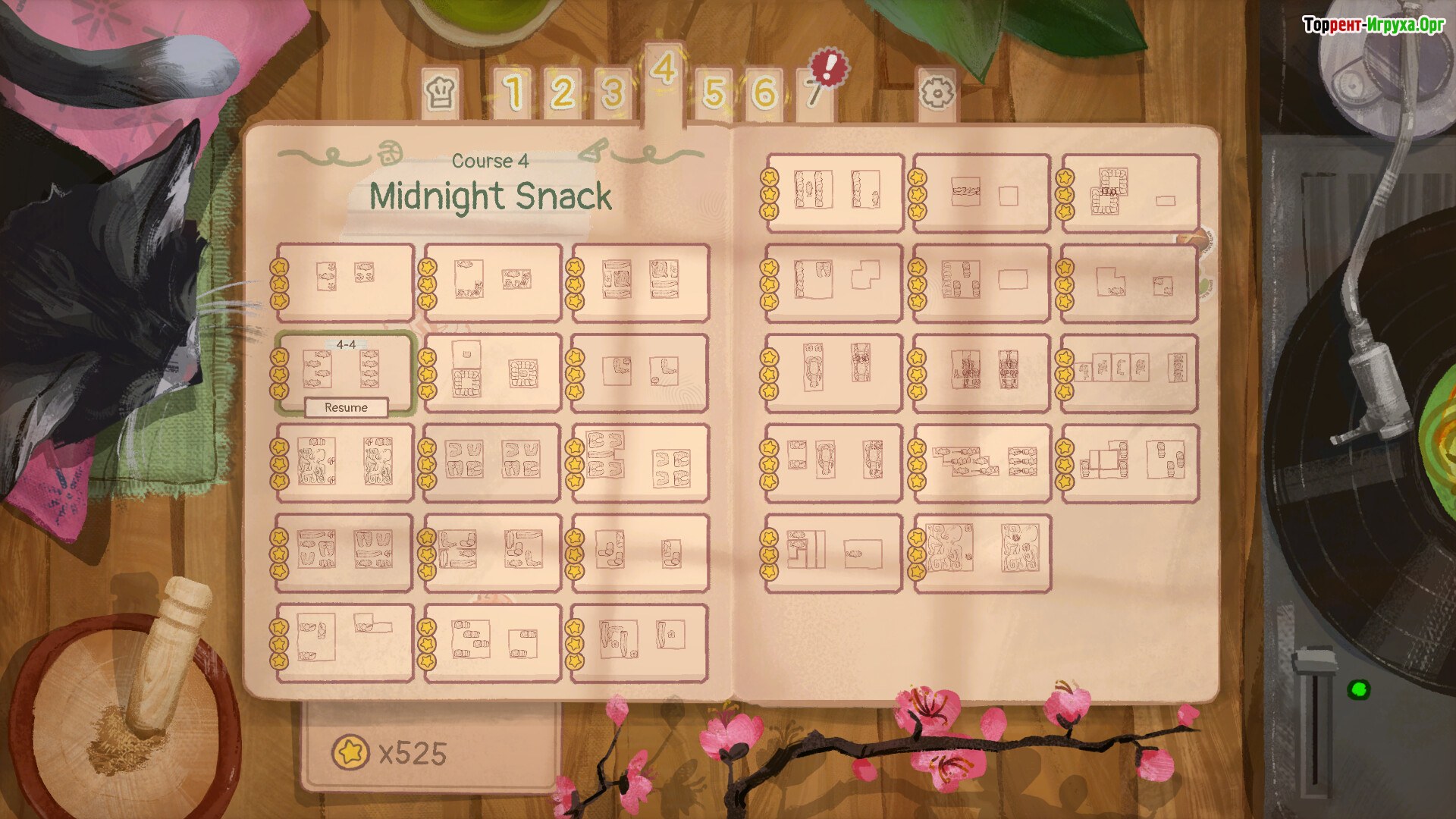1456x819 pixels.
Task: Open the course 2 tab
Action: click(562, 93)
